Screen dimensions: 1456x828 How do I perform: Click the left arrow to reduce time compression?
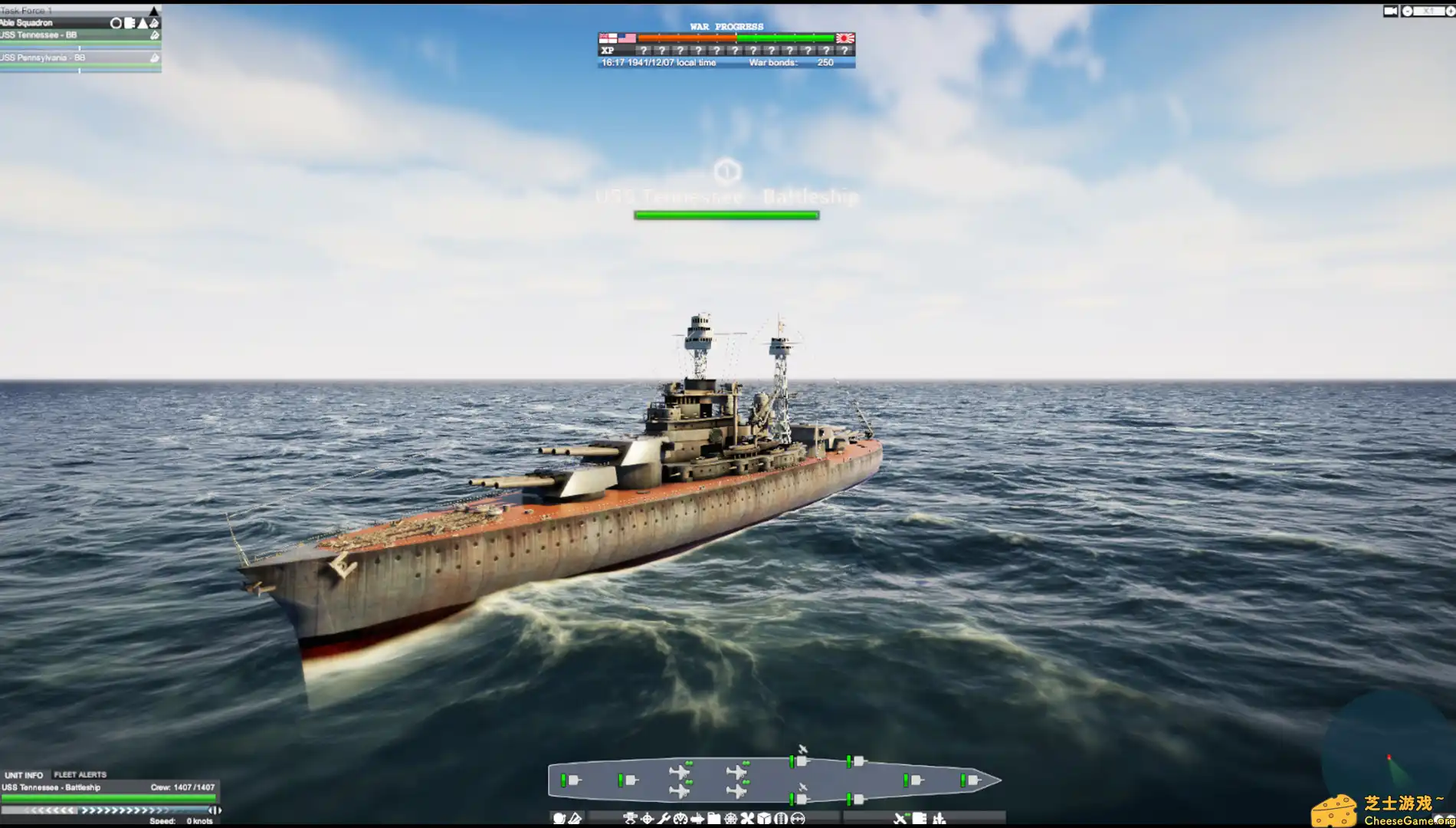[1407, 11]
